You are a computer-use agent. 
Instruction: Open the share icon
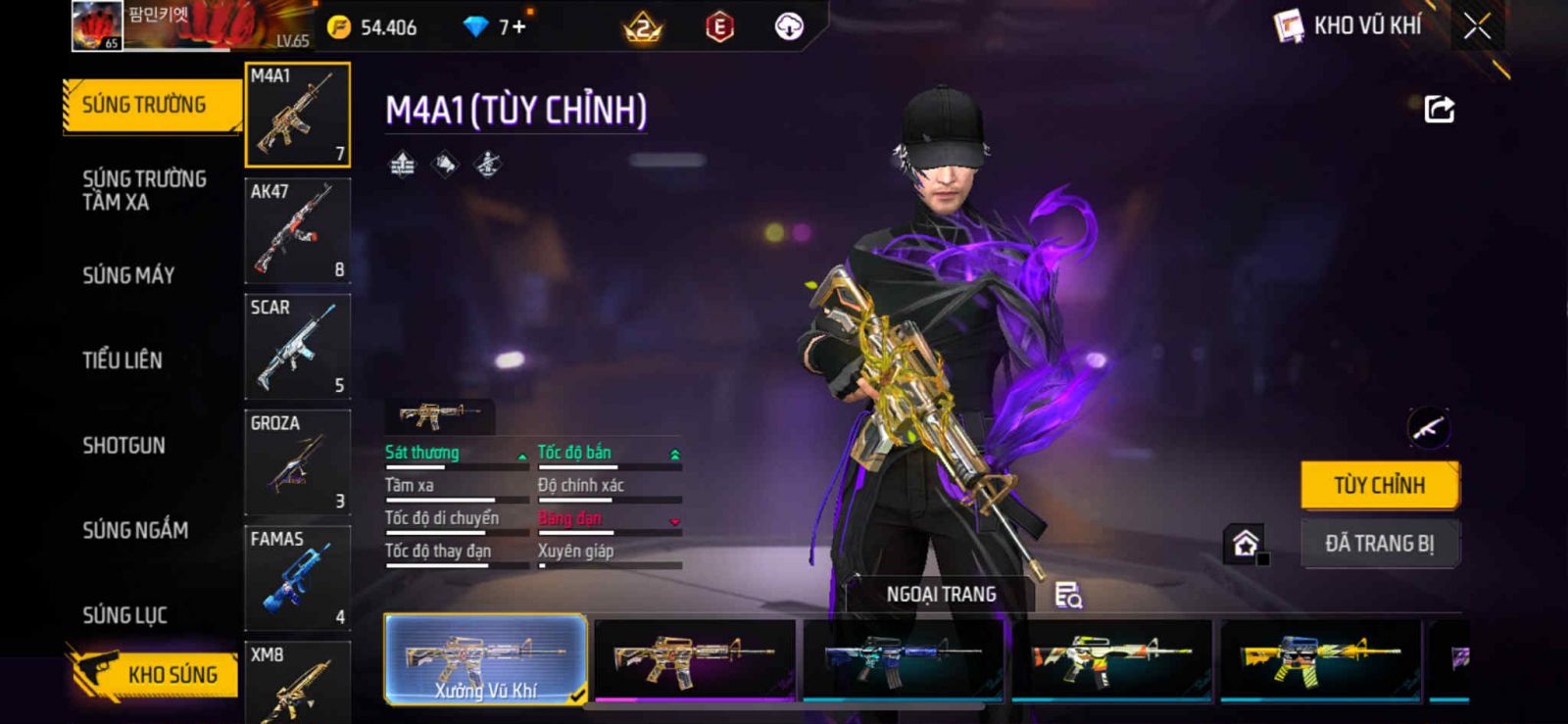point(1439,109)
